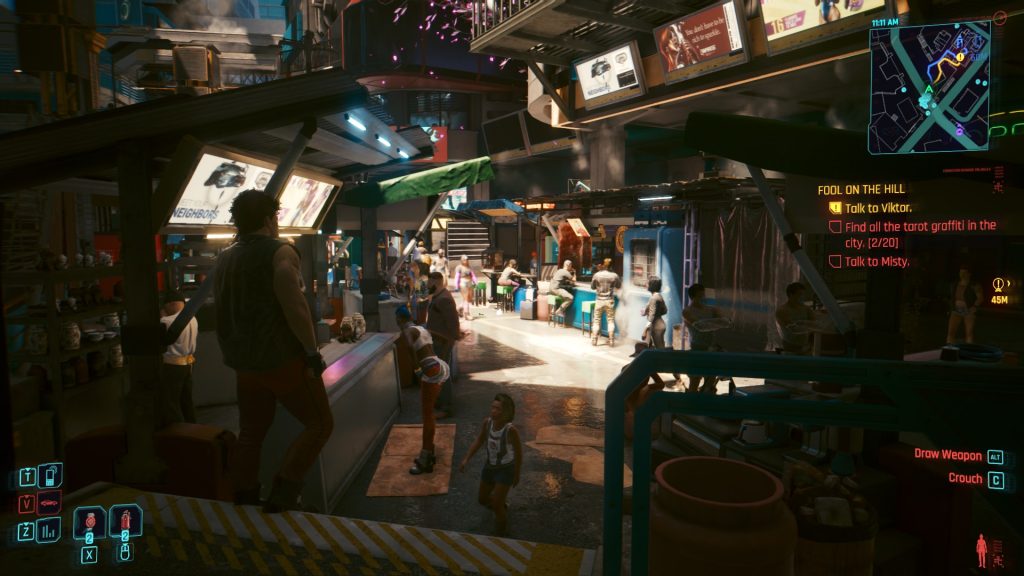Open the radio bars icon
Image resolution: width=1024 pixels, height=576 pixels.
point(49,529)
